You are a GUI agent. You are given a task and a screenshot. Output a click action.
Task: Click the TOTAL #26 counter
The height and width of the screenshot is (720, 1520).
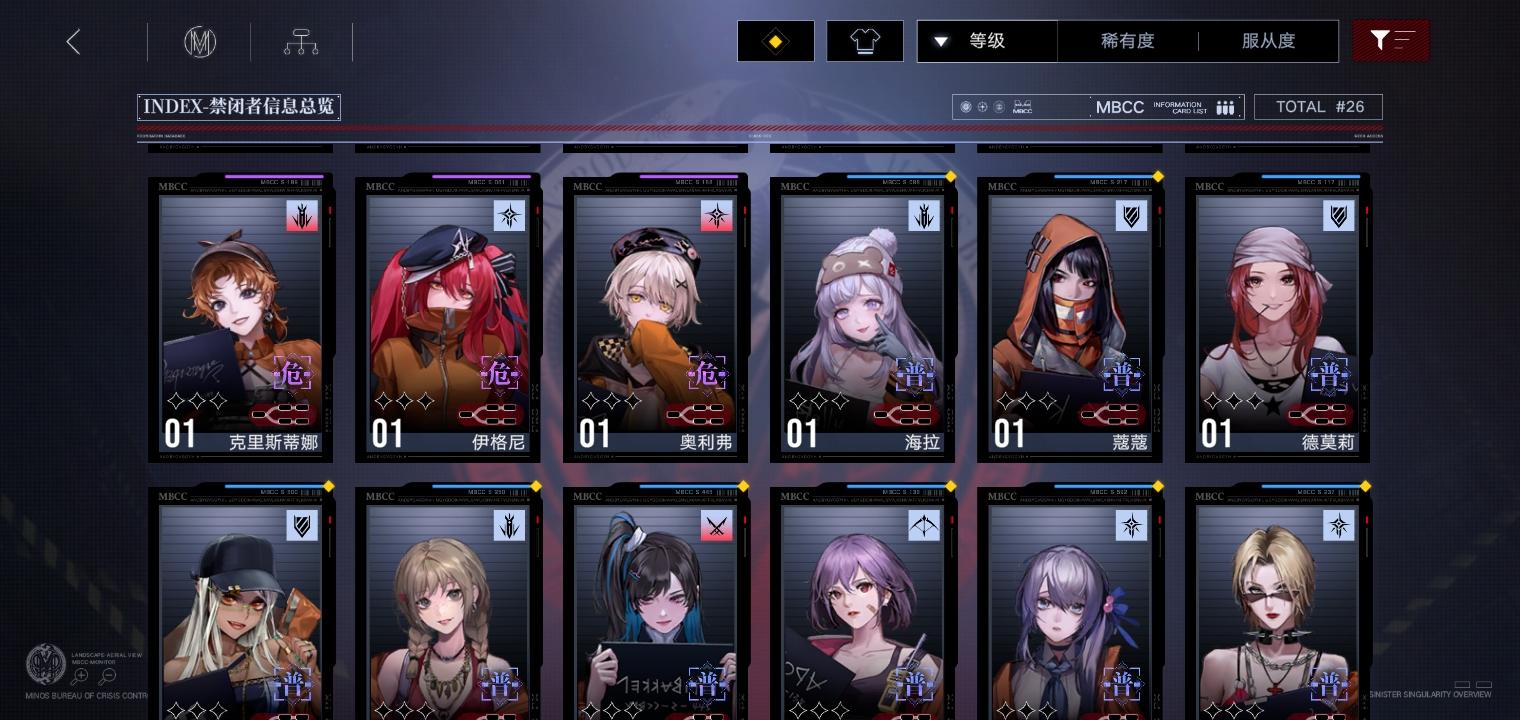pos(1318,106)
